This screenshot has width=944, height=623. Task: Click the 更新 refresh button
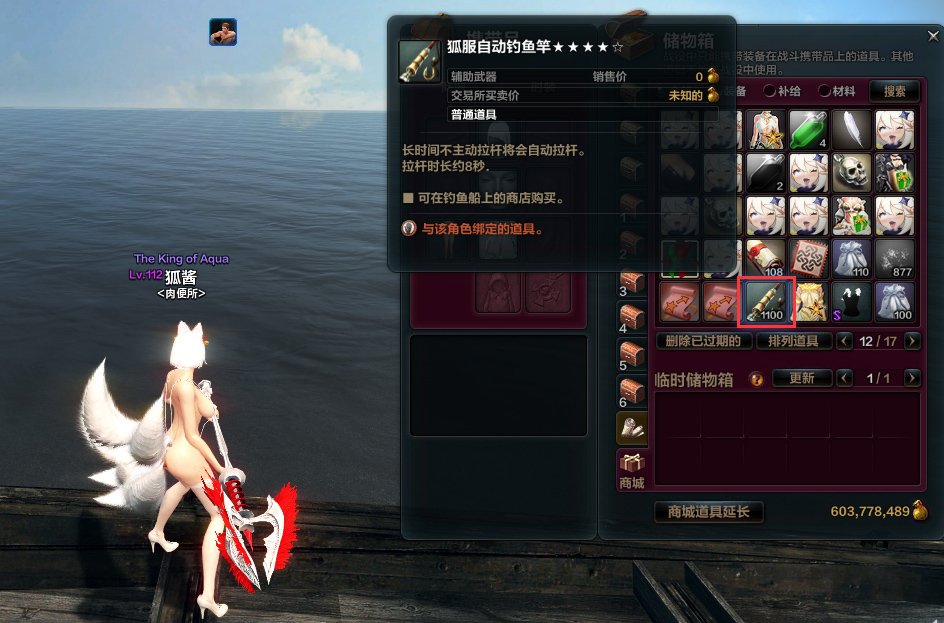coord(802,378)
